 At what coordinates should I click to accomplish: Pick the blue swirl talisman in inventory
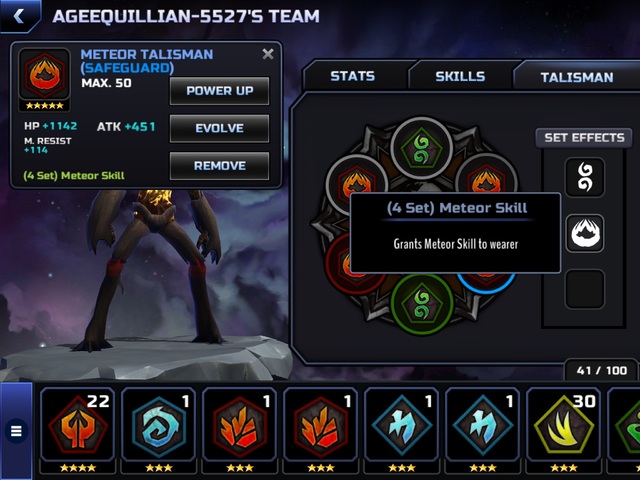tap(158, 424)
